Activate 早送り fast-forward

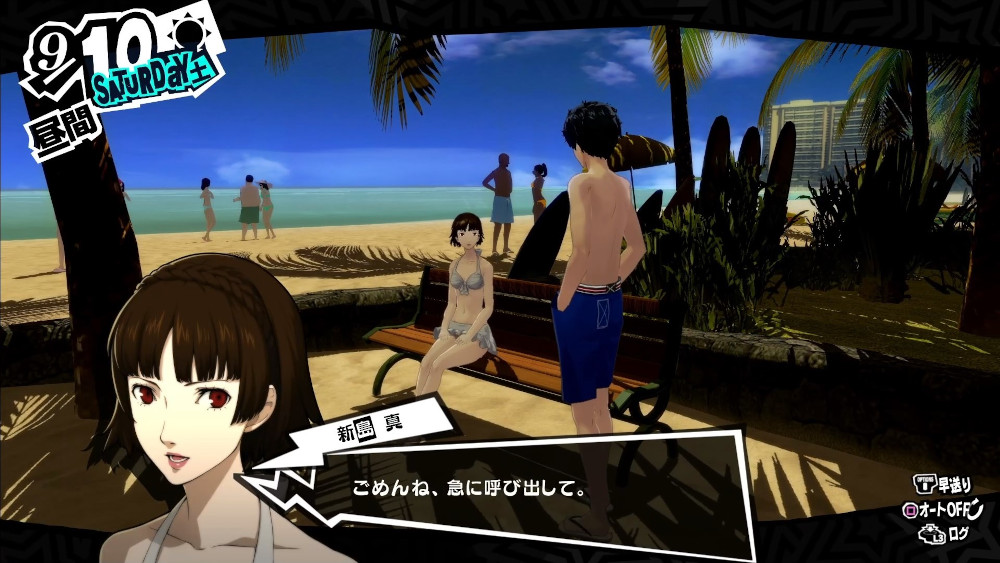943,484
